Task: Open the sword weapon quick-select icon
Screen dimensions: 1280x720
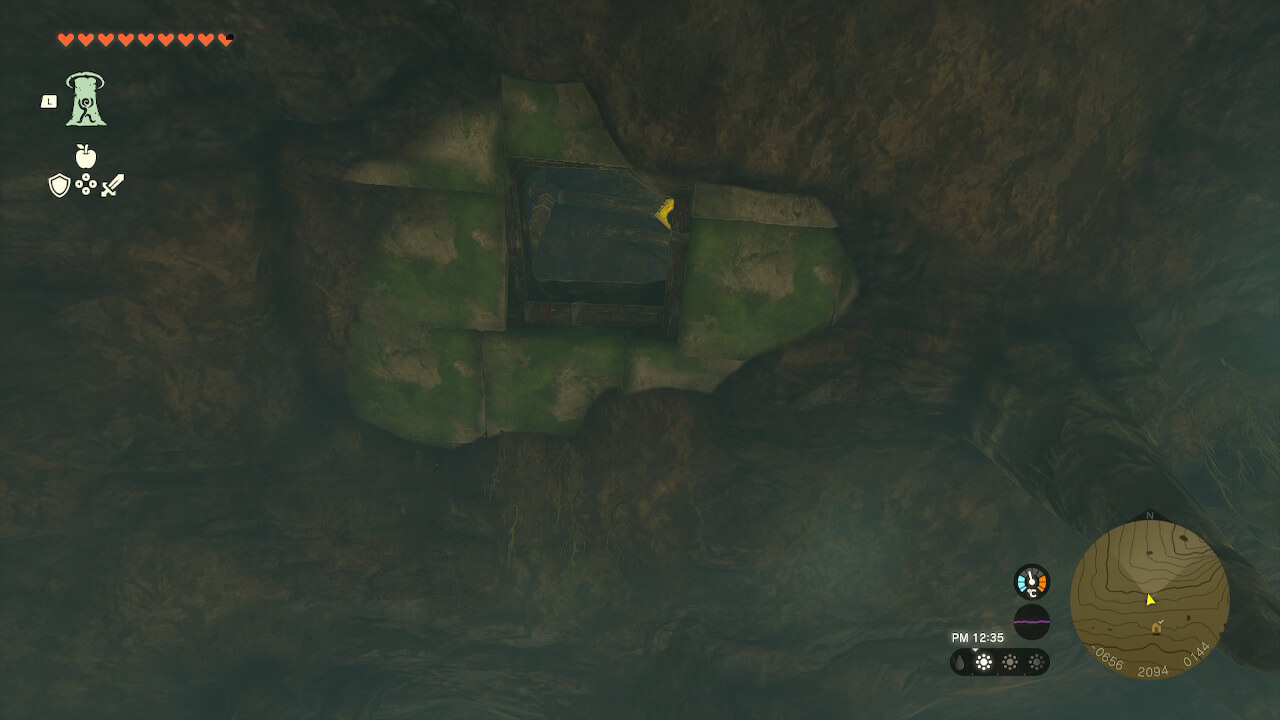Action: [112, 185]
